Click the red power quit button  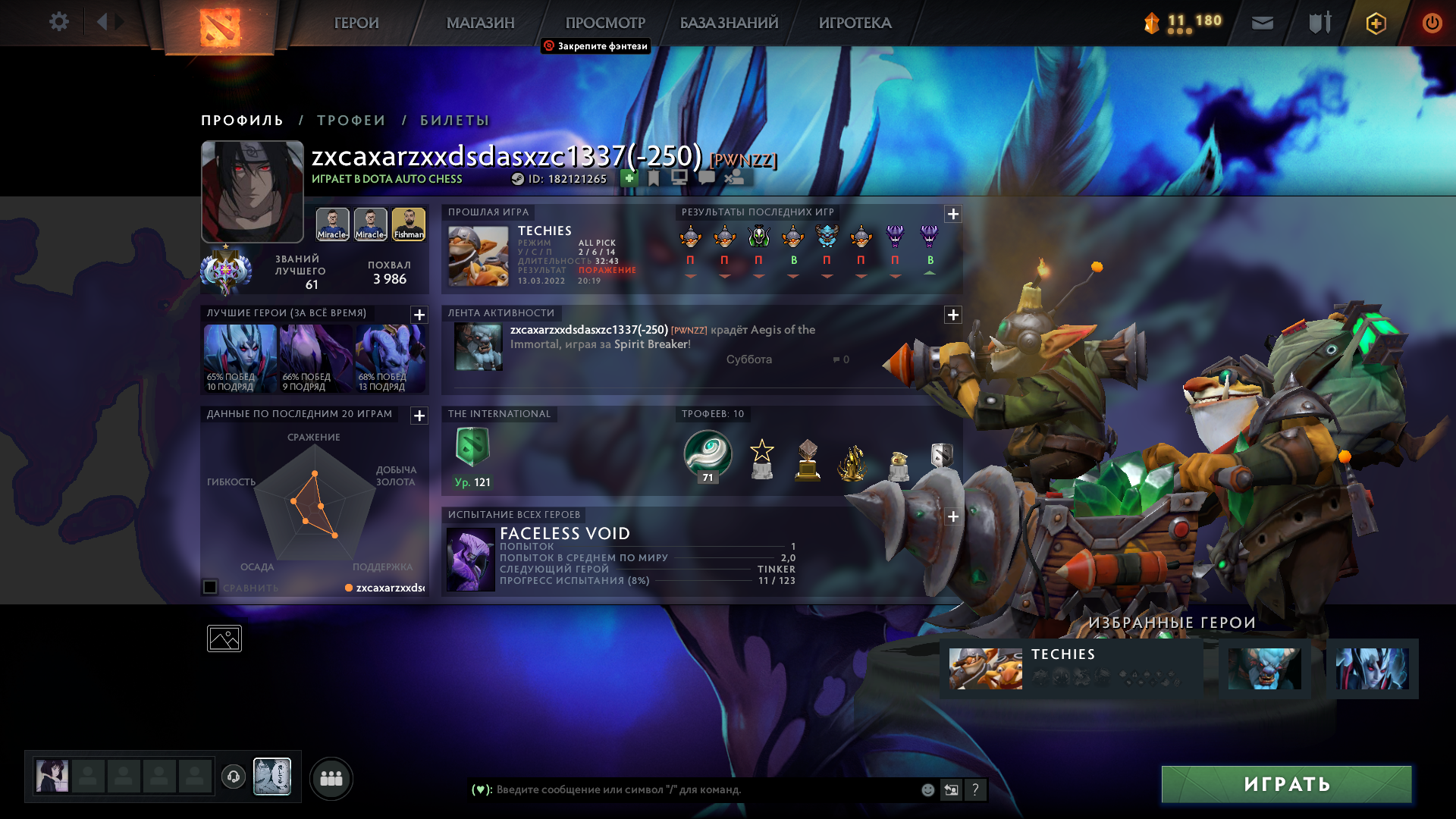pos(1432,23)
